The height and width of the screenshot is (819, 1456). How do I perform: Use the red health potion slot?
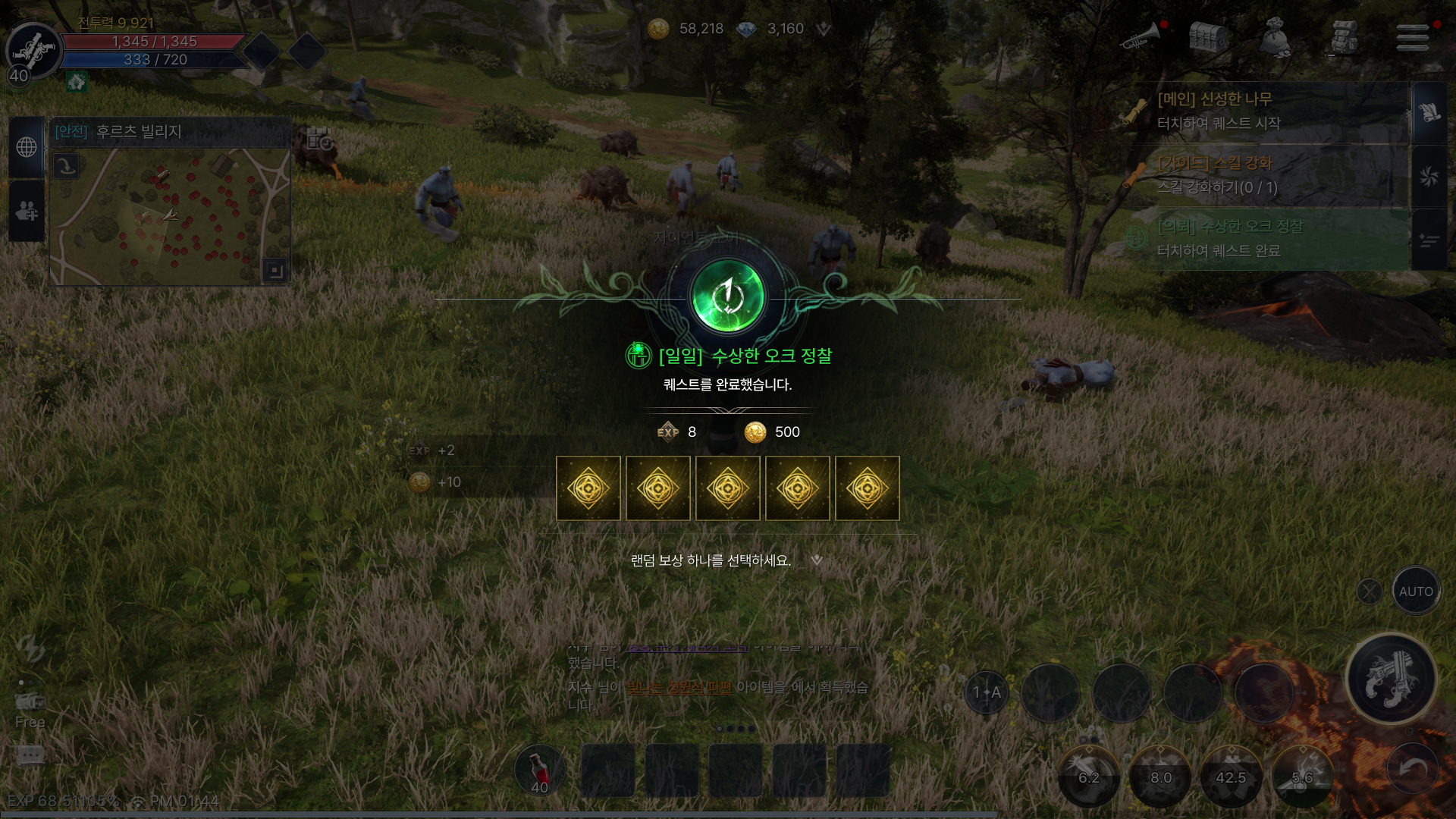click(539, 770)
